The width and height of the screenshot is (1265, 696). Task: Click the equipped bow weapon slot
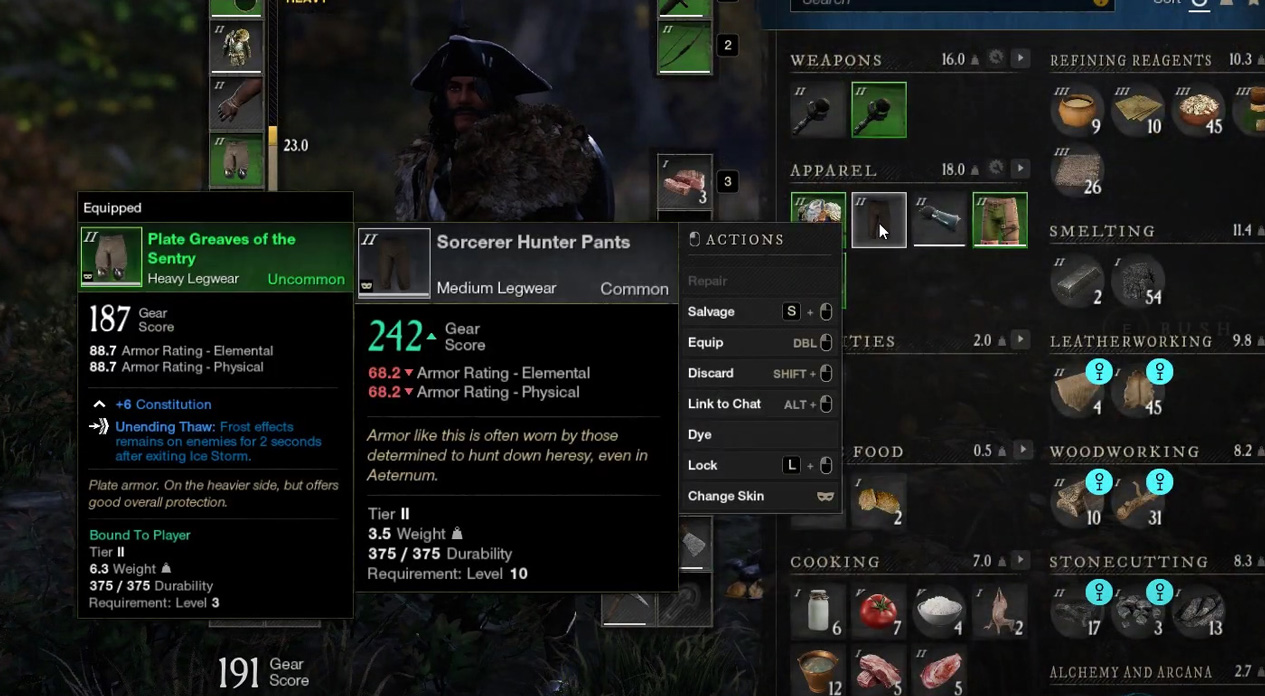click(685, 47)
